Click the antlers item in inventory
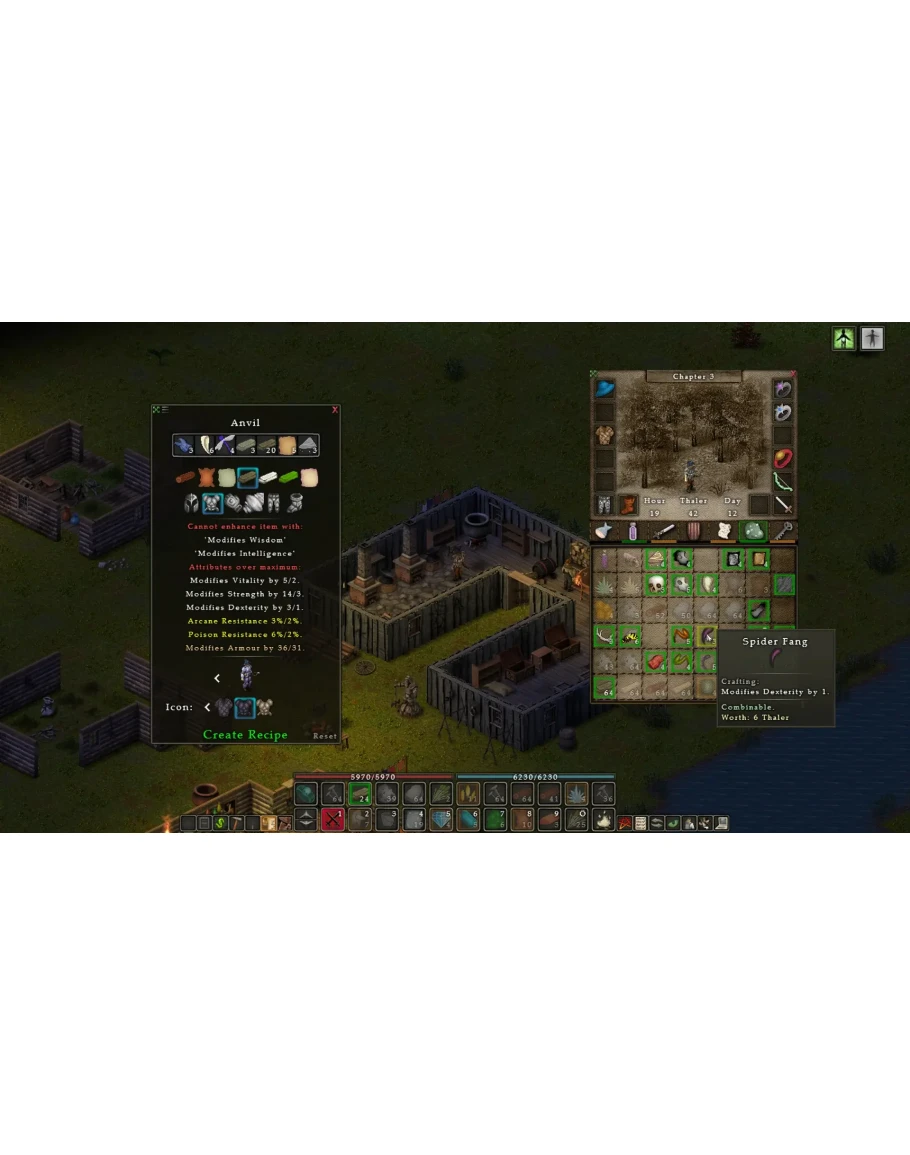Screen dimensions: 910x1155 click(604, 635)
